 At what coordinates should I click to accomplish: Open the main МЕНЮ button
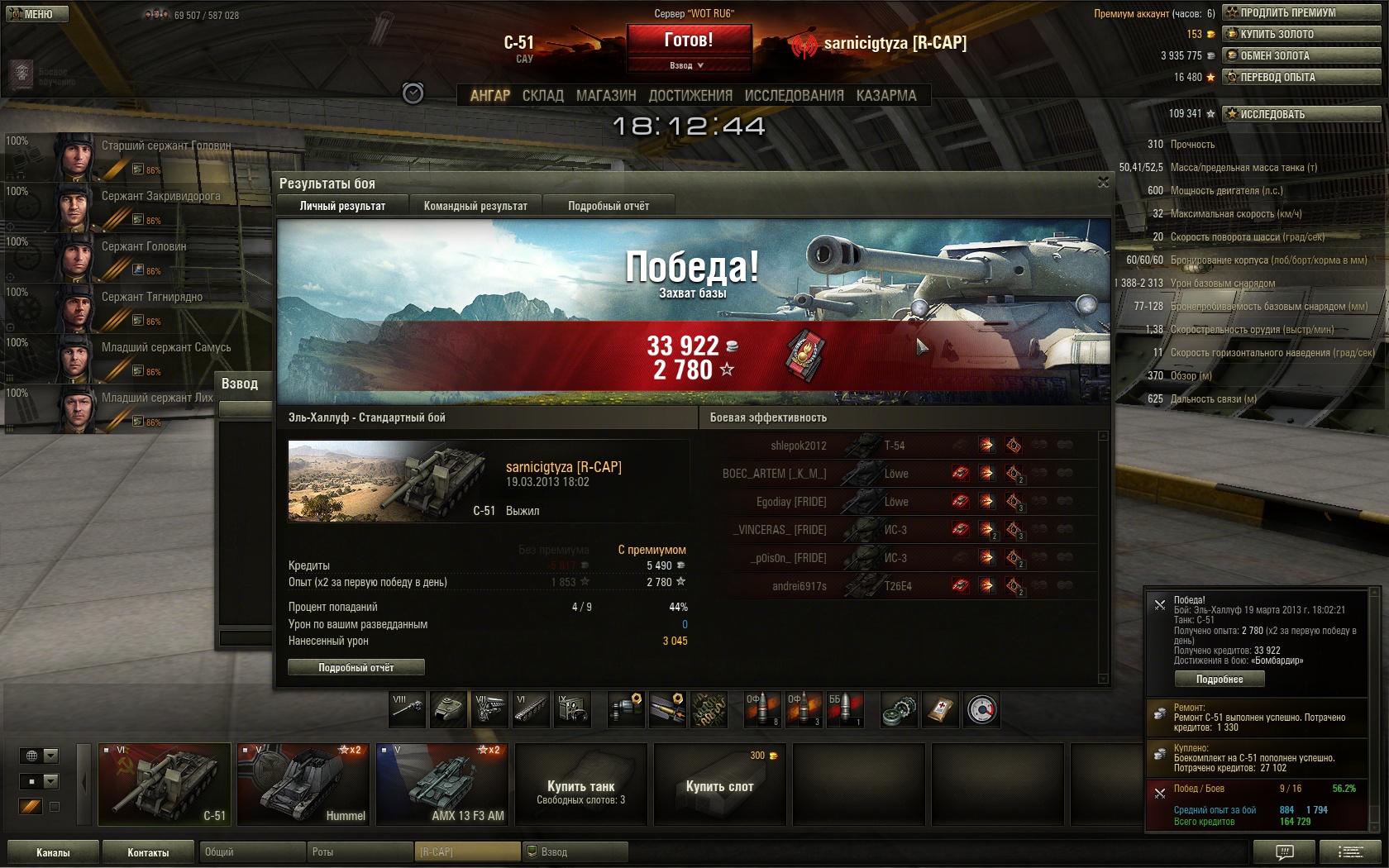coord(35,13)
